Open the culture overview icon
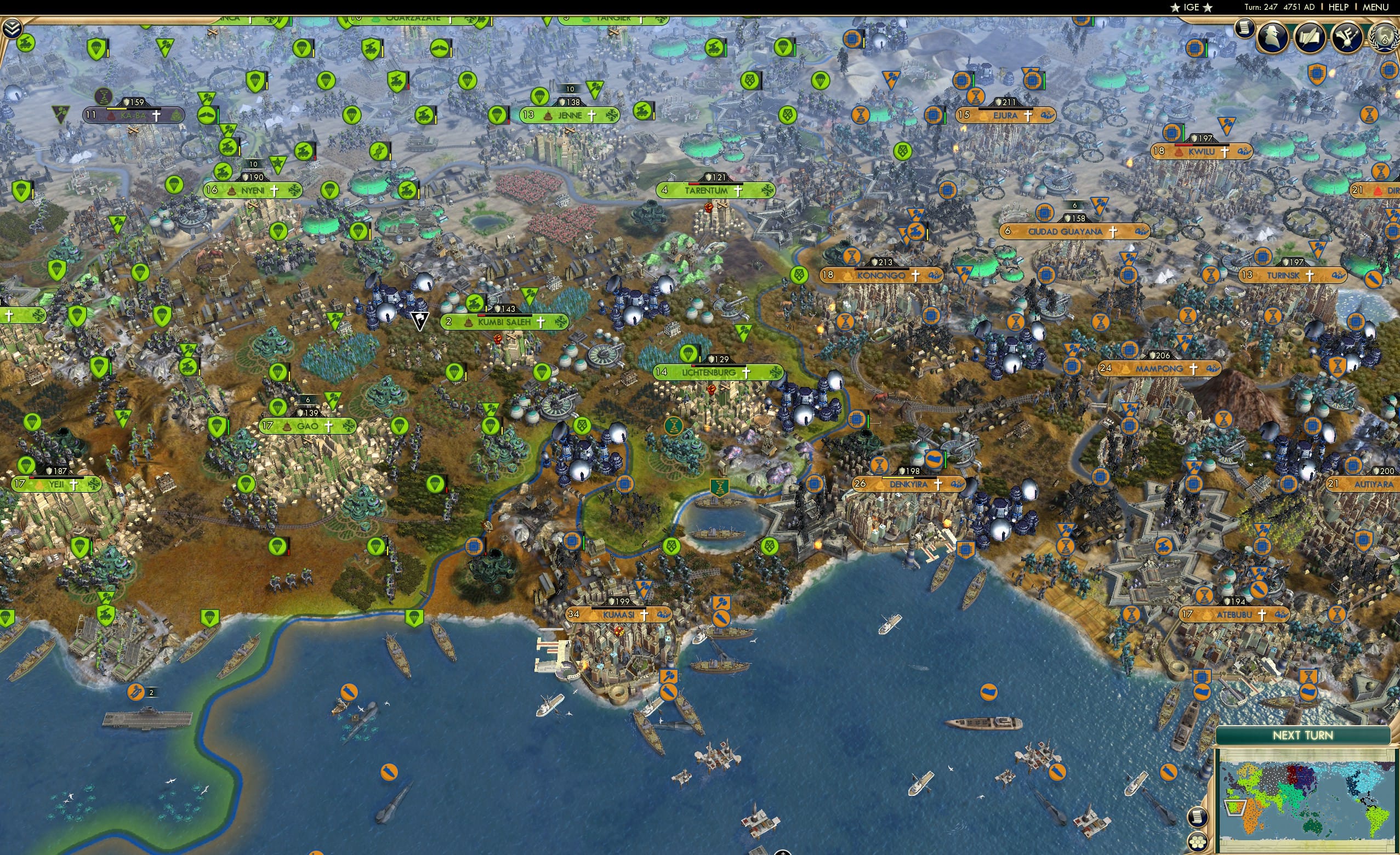Image resolution: width=1400 pixels, height=855 pixels. click(1348, 37)
